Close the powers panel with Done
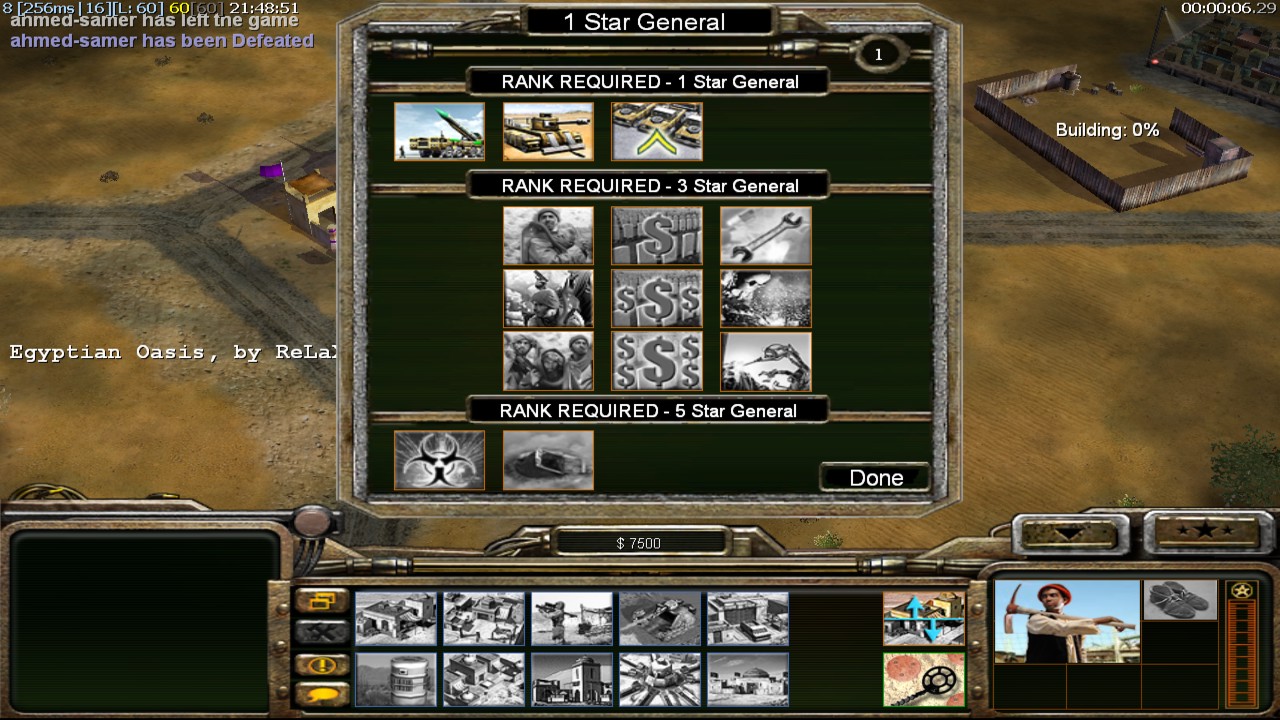 [x=875, y=478]
